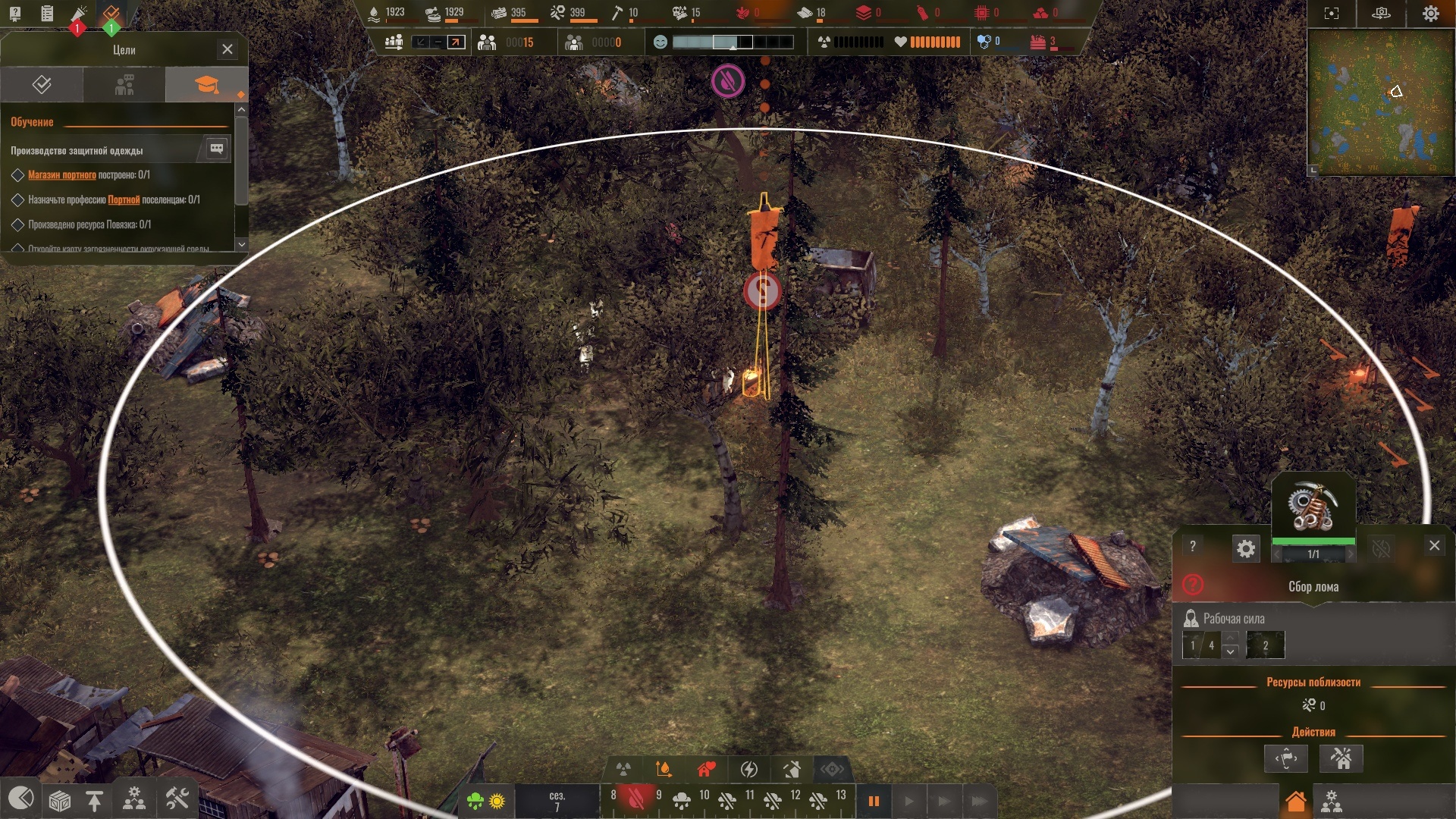
Task: Demolish the building with the hammer-house action
Action: tap(1341, 758)
